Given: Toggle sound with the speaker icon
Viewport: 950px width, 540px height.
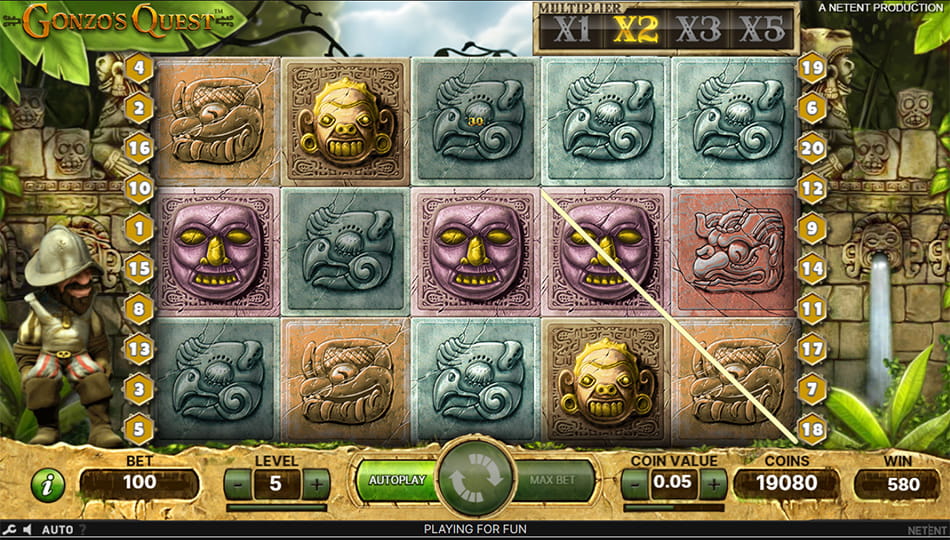Looking at the screenshot, I should click(x=29, y=529).
